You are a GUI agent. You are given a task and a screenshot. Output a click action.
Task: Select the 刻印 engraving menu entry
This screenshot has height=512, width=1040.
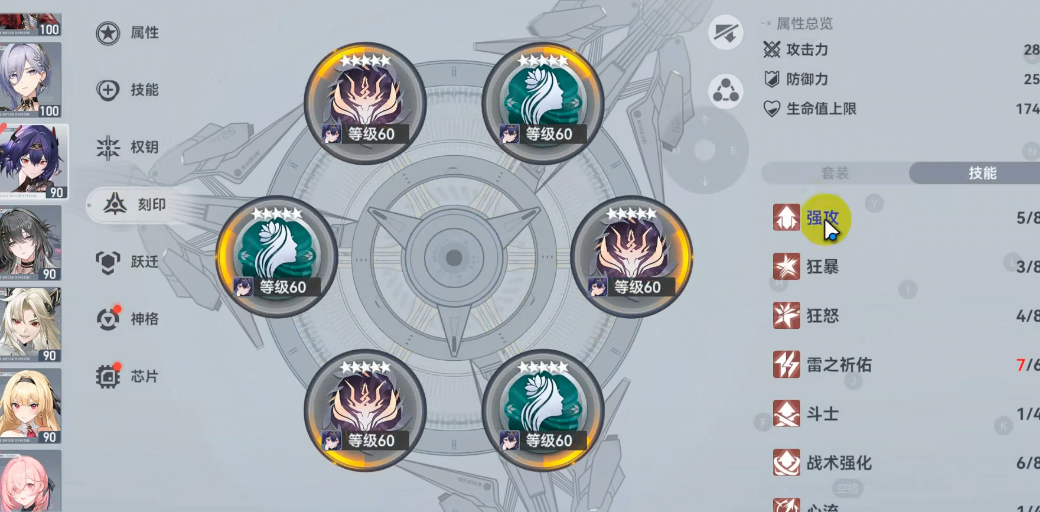point(134,205)
